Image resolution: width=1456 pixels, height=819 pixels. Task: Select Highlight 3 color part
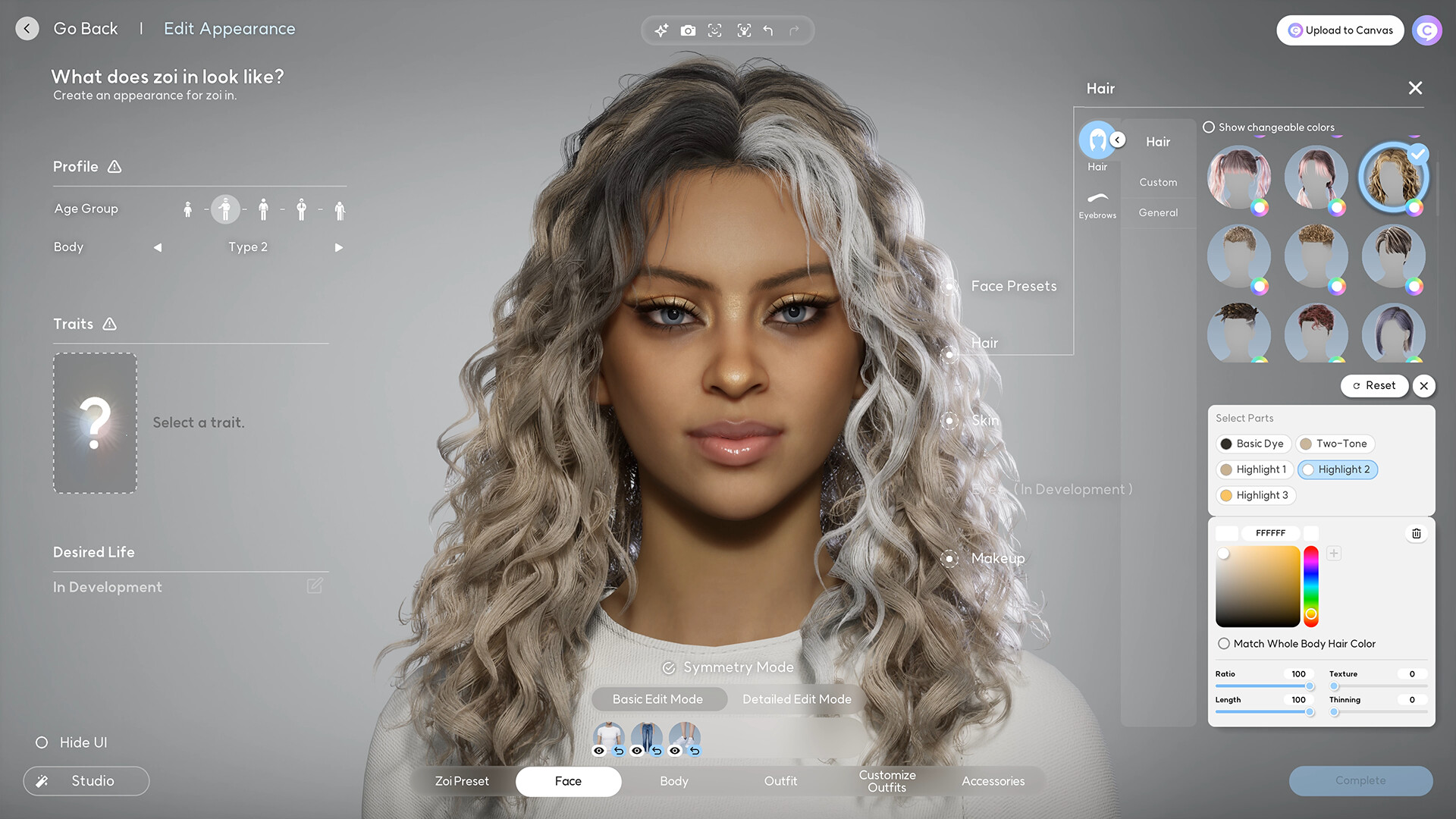click(1255, 495)
